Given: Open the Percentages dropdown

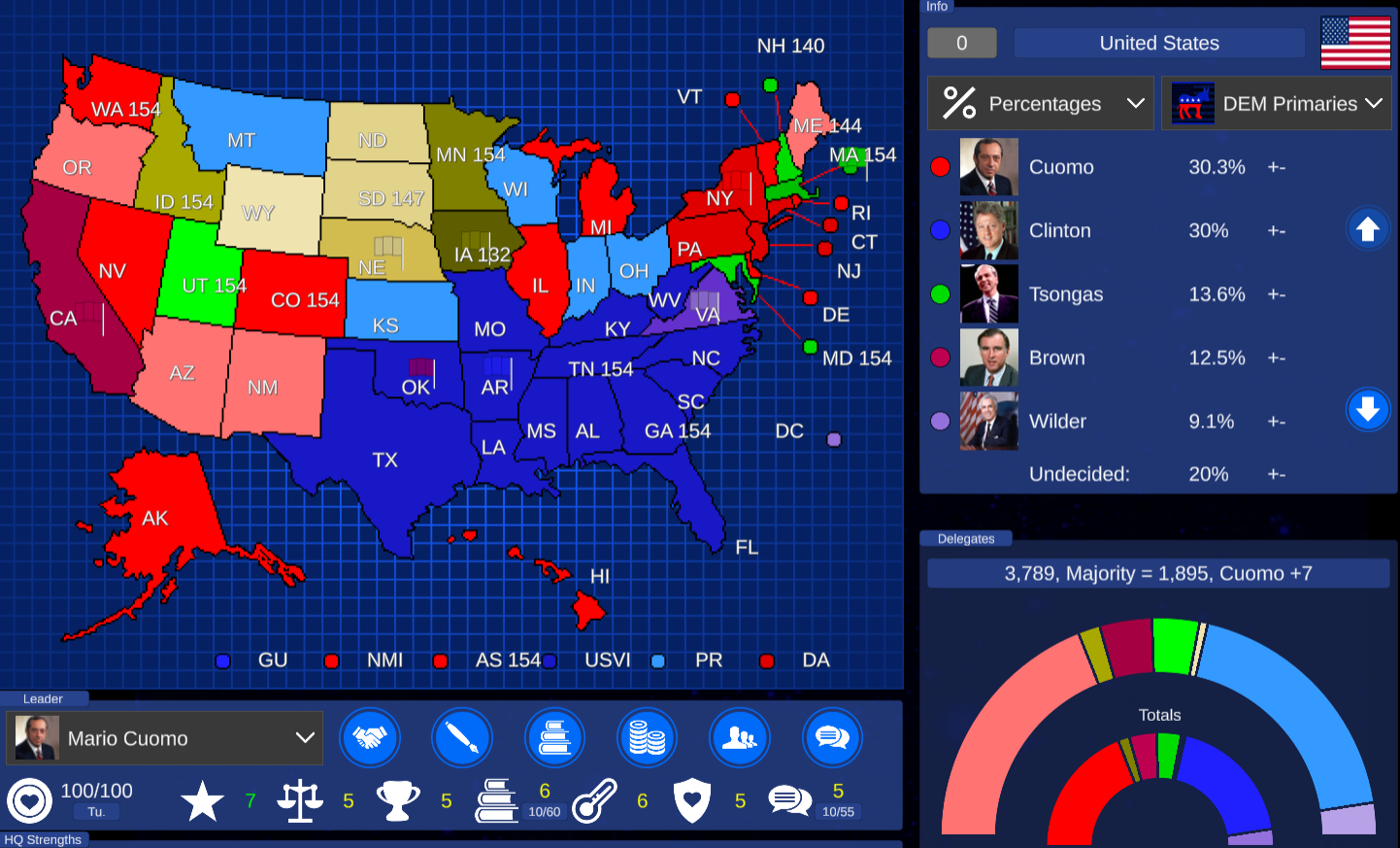Looking at the screenshot, I should pyautogui.click(x=1040, y=103).
